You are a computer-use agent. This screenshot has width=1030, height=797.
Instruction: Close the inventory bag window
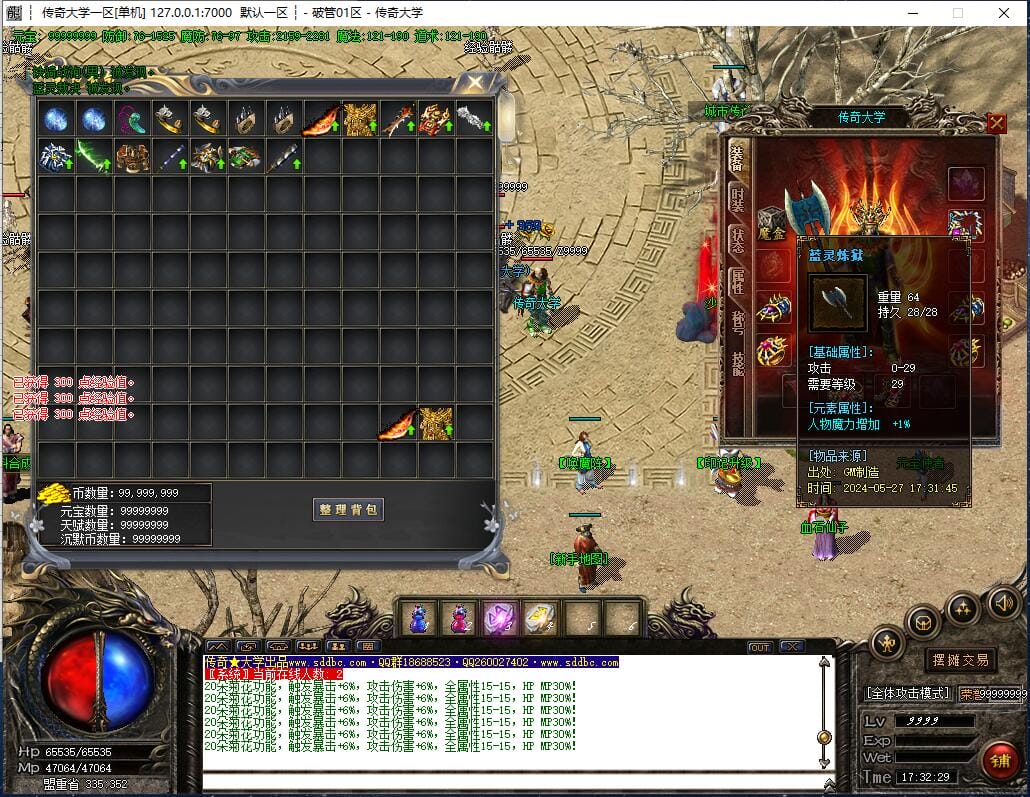point(475,83)
